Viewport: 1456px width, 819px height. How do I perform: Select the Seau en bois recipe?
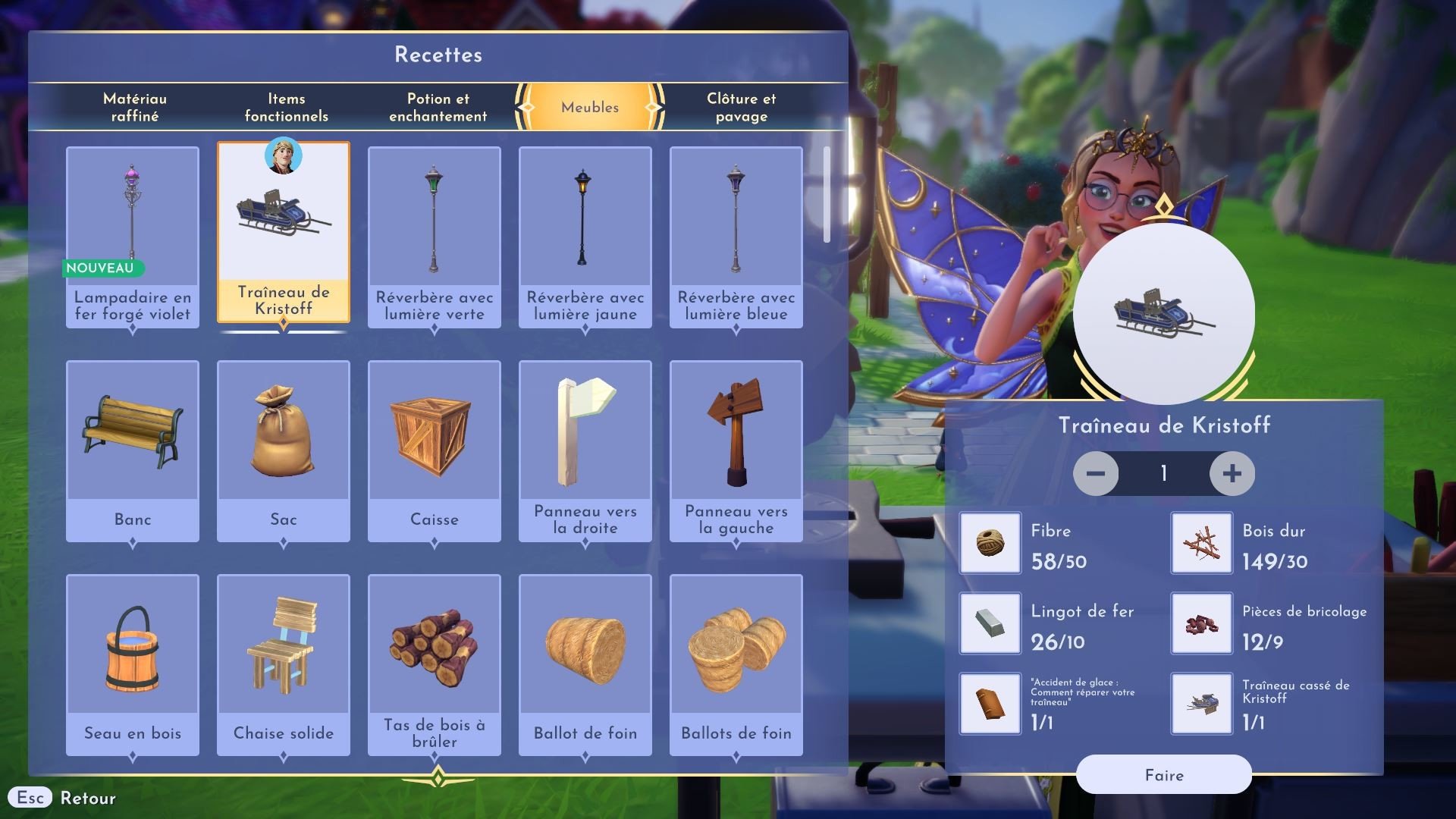[133, 664]
